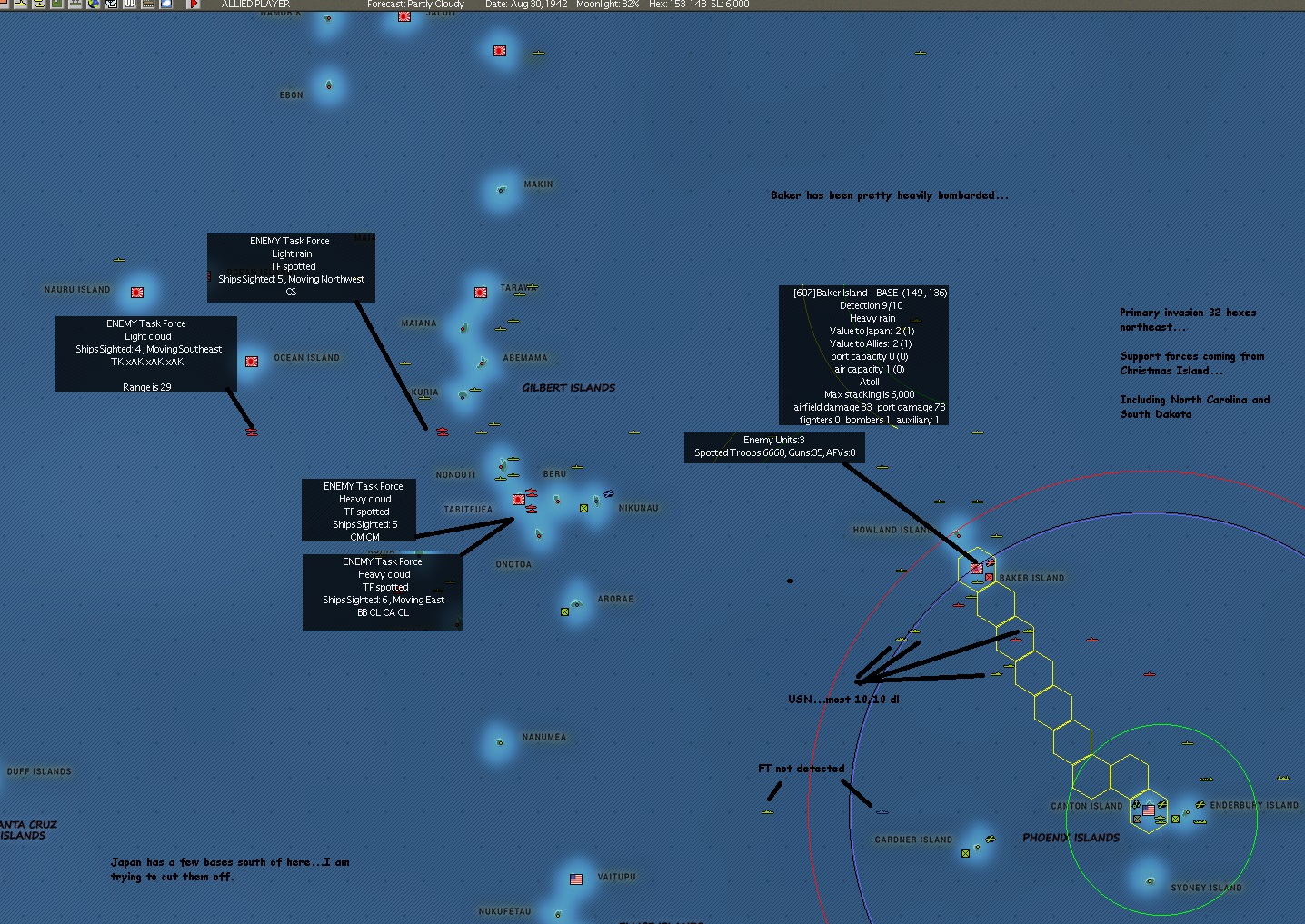The image size is (1305, 924).
Task: Click the American flag base at Vaitupu
Action: 575,878
